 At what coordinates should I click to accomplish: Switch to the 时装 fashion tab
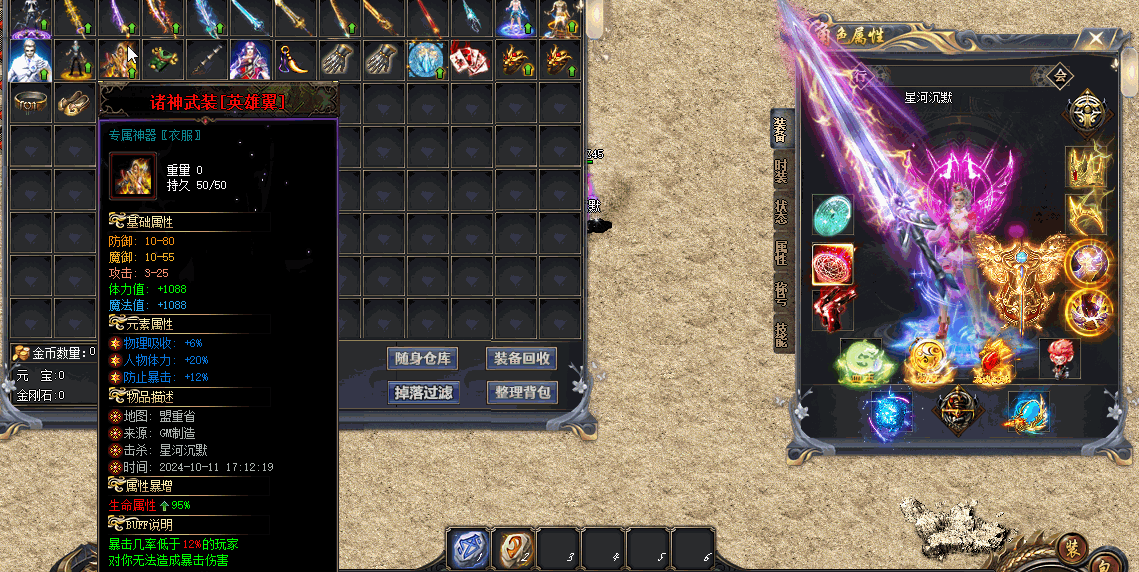pos(782,172)
